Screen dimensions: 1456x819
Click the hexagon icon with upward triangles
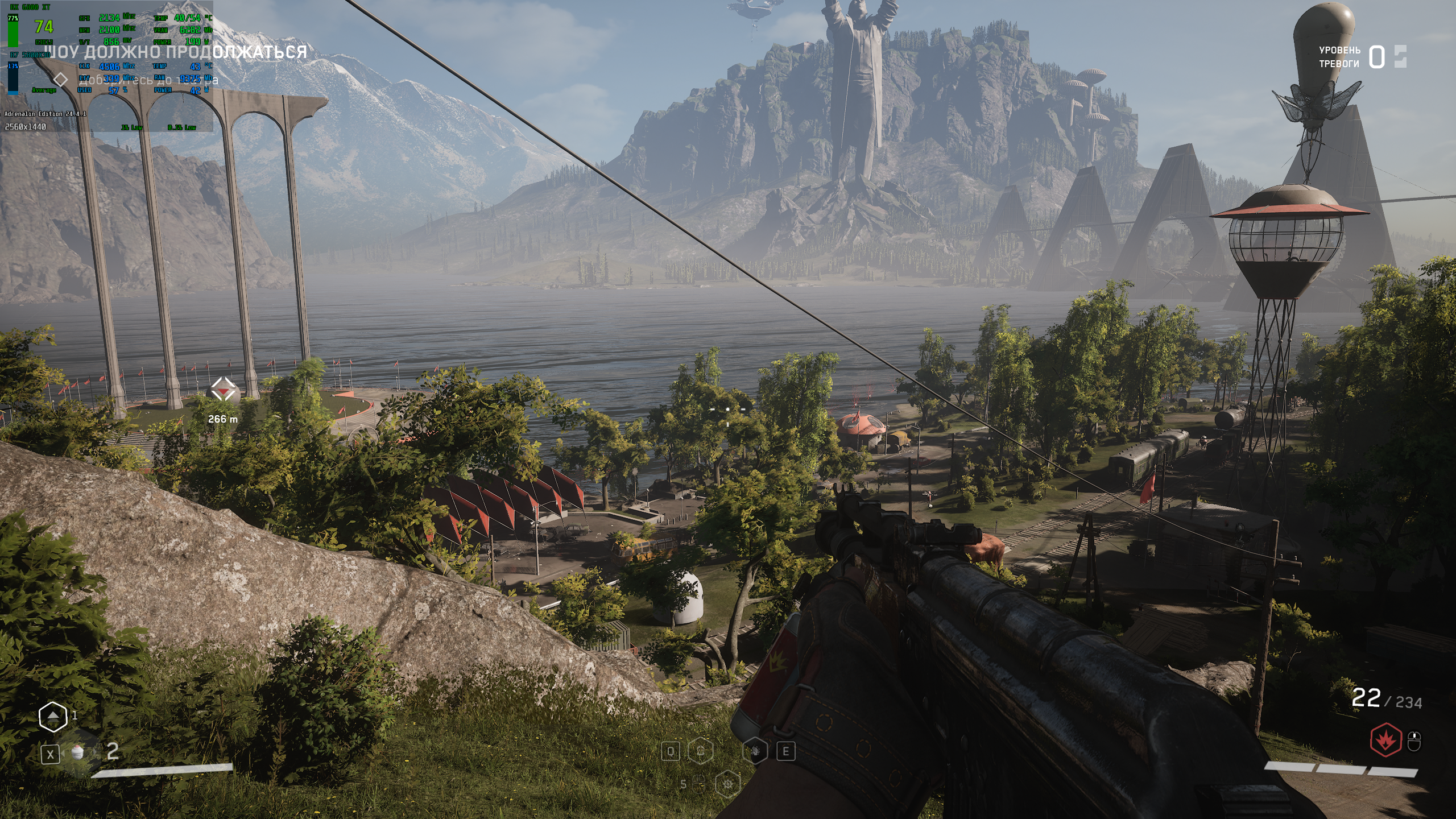53,717
